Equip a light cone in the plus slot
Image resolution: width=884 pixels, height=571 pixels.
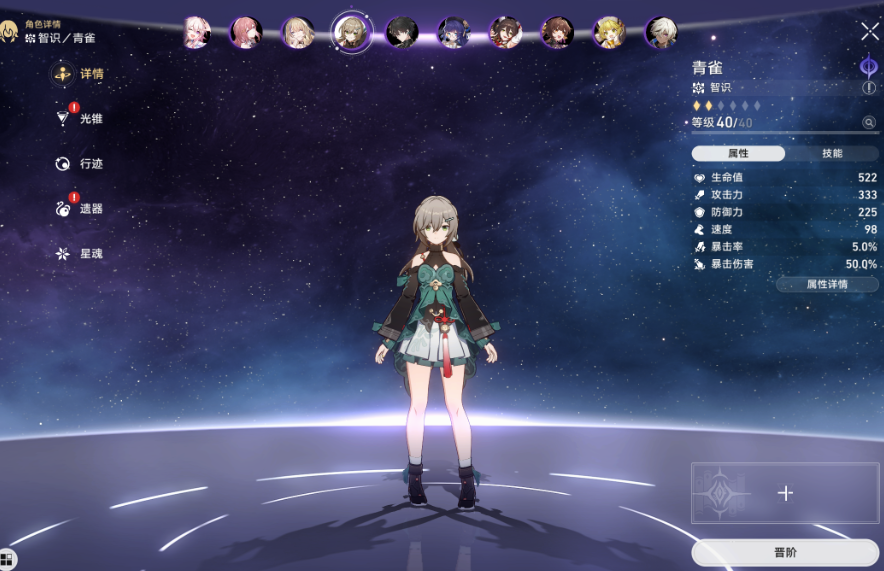click(x=785, y=493)
